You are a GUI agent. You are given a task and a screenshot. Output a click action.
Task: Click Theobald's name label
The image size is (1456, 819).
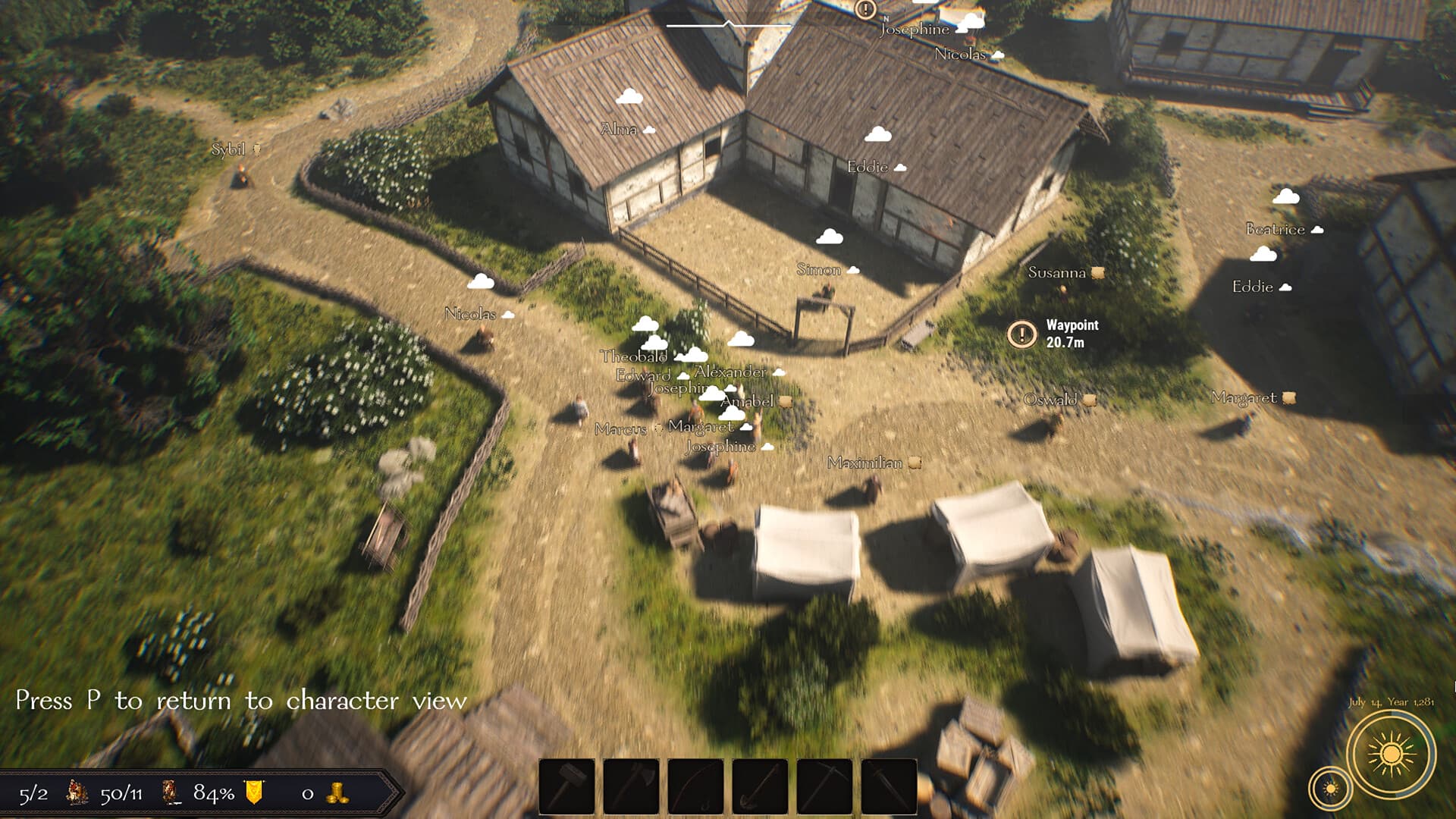(x=633, y=356)
